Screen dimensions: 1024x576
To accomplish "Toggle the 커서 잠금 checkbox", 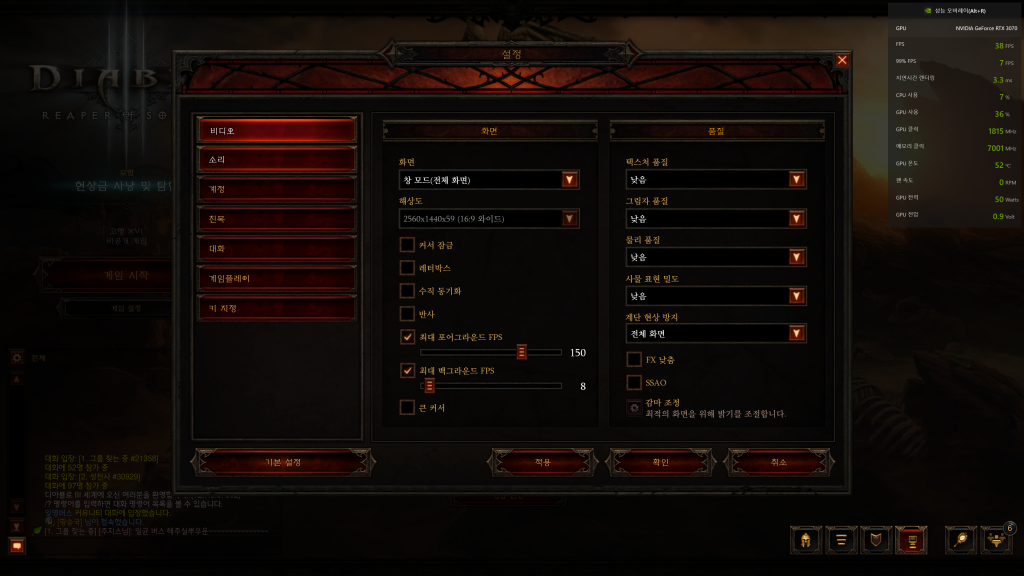I will pos(407,244).
